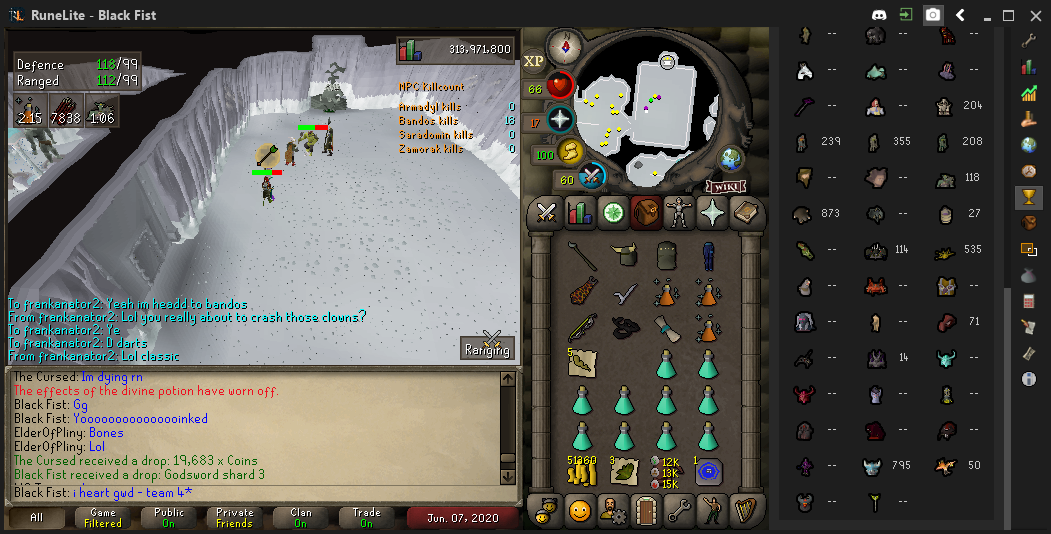Image resolution: width=1051 pixels, height=534 pixels.
Task: Toggle the Public chat filter
Action: 168,518
